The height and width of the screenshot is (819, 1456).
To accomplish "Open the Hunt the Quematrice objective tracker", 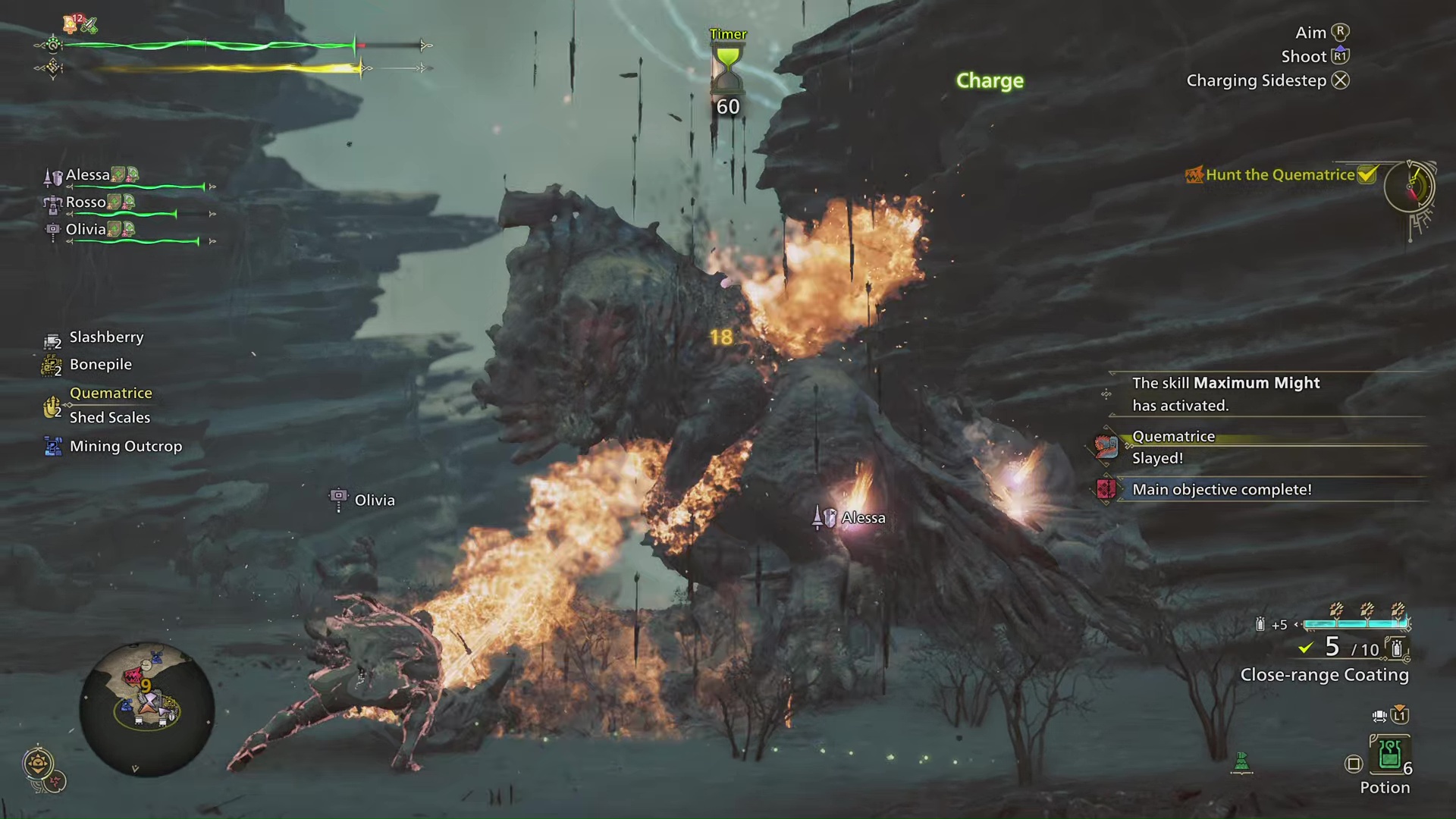I will point(1280,175).
